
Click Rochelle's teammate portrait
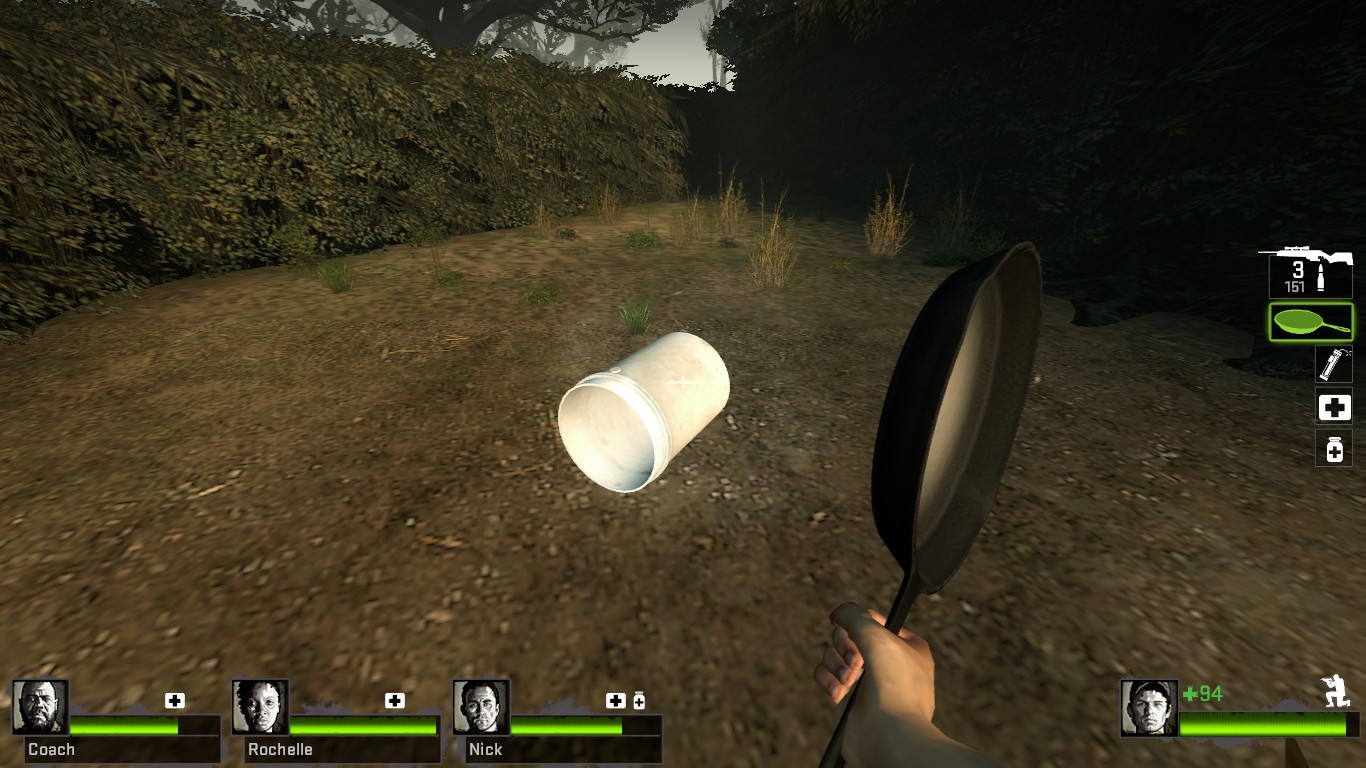261,707
